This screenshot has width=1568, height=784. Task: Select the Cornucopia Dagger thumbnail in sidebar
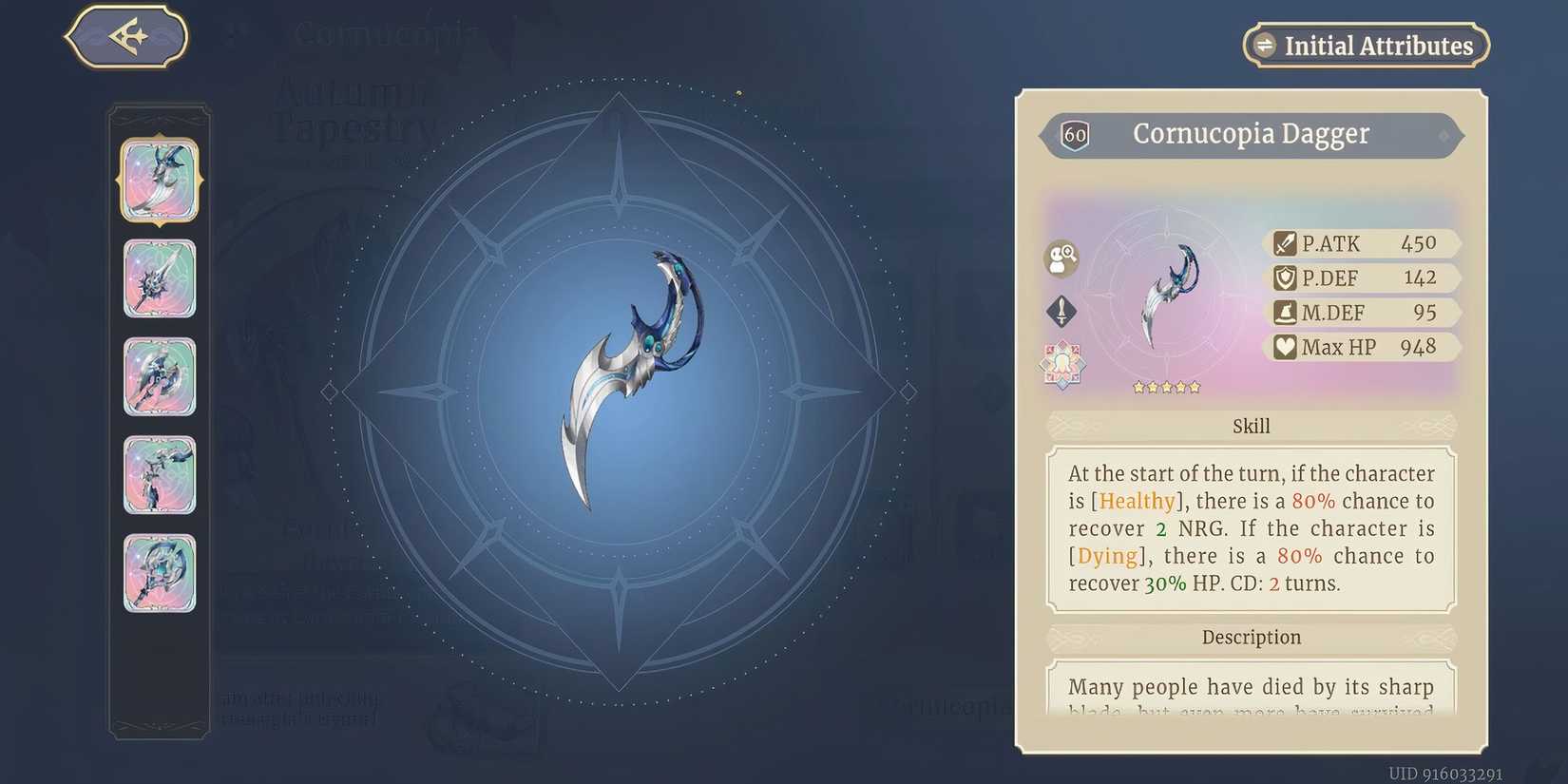pos(159,181)
